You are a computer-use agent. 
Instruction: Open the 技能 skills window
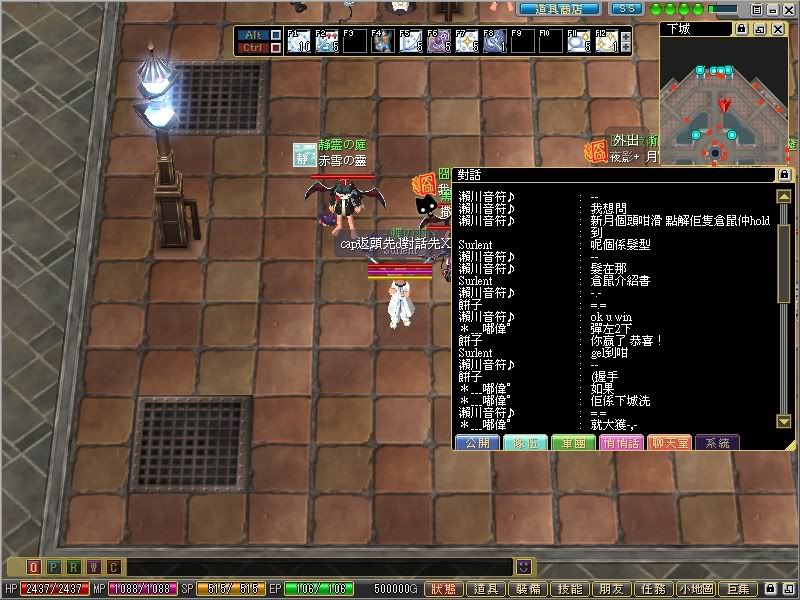570,590
